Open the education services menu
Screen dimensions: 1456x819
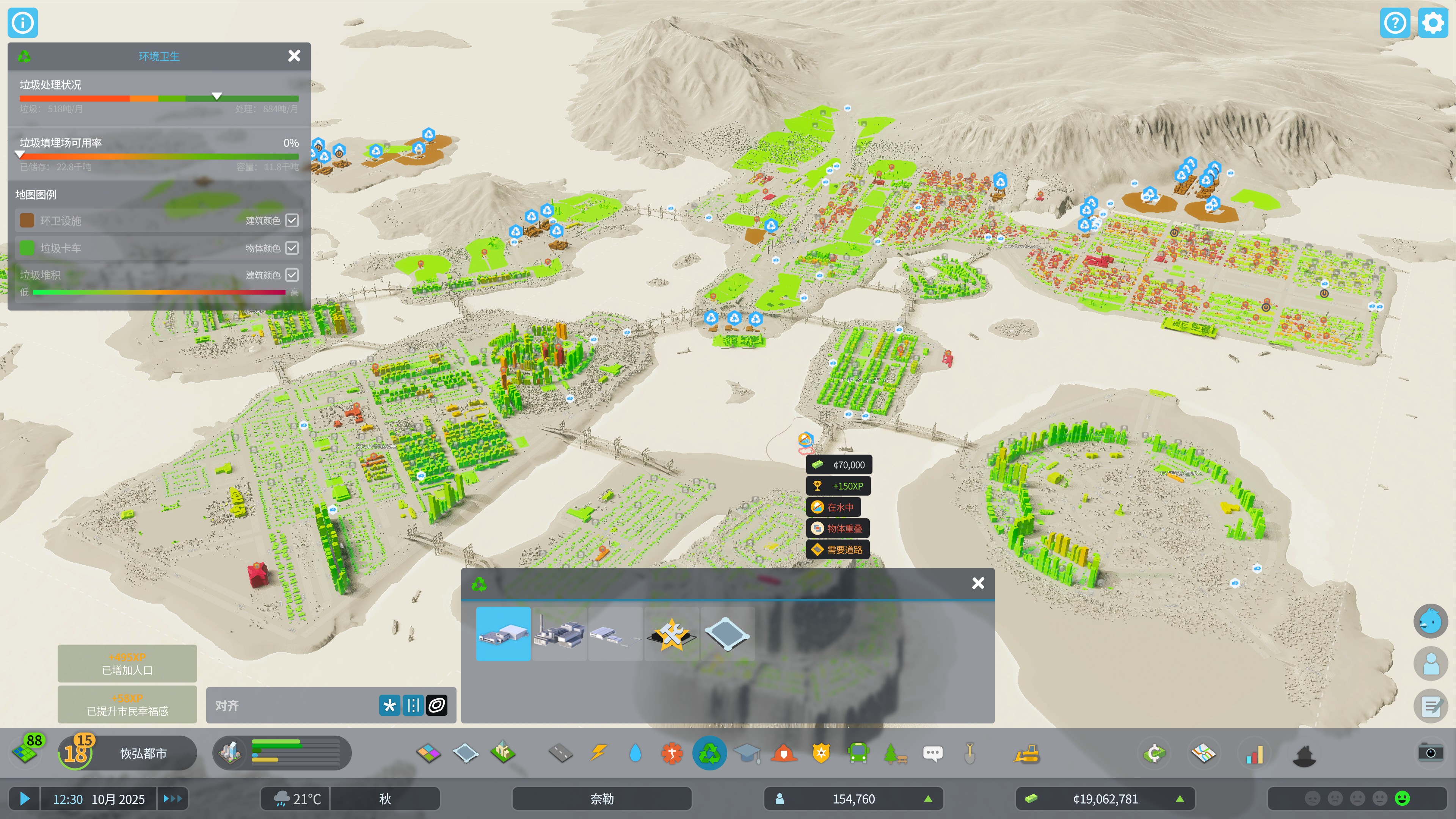(747, 753)
